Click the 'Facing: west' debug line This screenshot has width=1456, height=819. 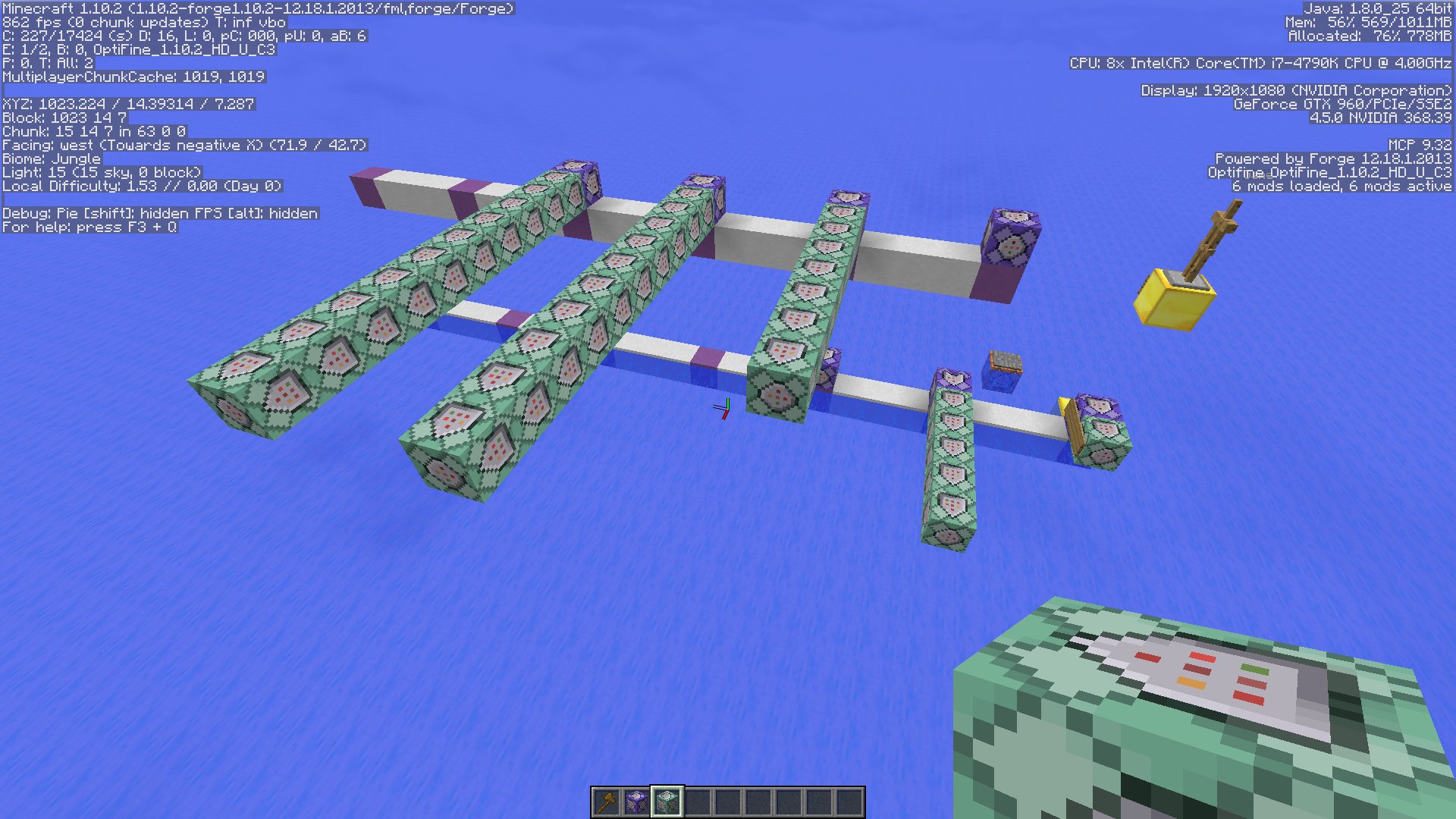click(x=182, y=144)
